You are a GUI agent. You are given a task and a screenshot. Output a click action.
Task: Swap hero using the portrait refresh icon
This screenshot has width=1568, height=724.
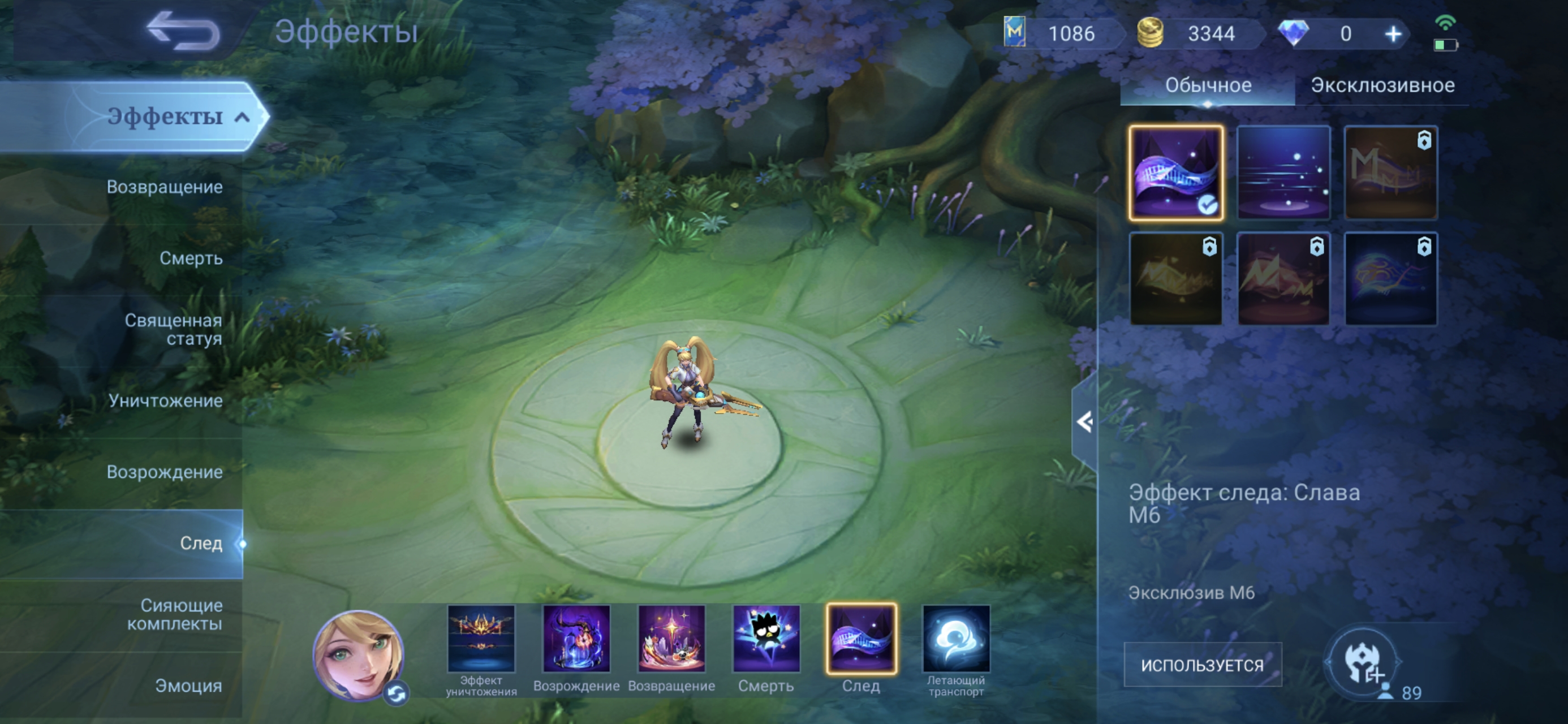tap(397, 694)
